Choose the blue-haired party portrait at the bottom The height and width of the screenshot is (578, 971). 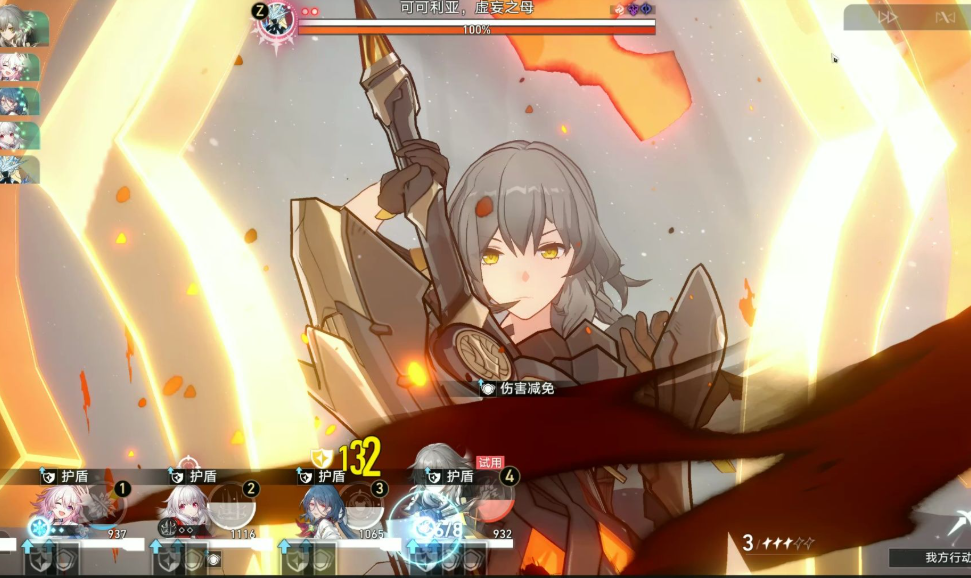tap(317, 510)
